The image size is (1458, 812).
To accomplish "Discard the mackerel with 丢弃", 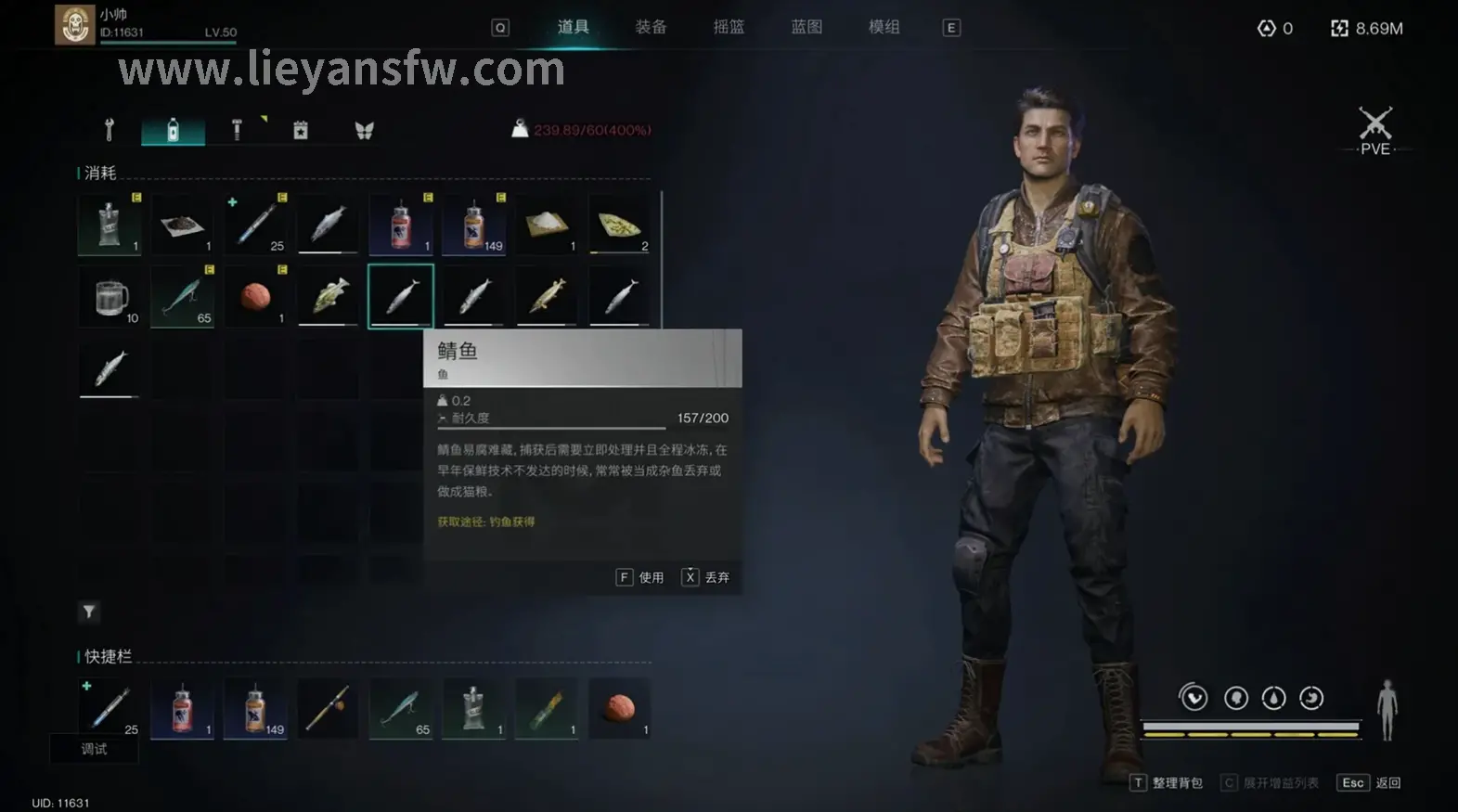I will coord(706,577).
